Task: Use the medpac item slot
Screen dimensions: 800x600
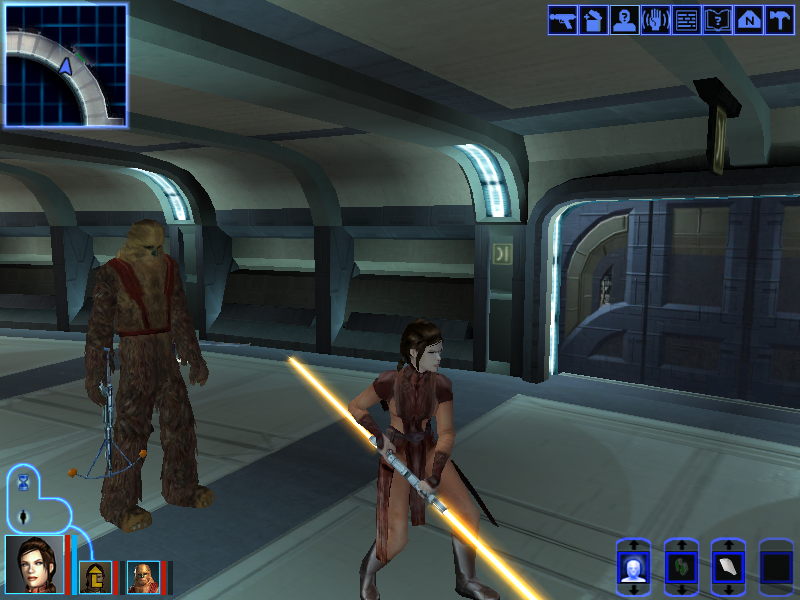Action: point(681,569)
